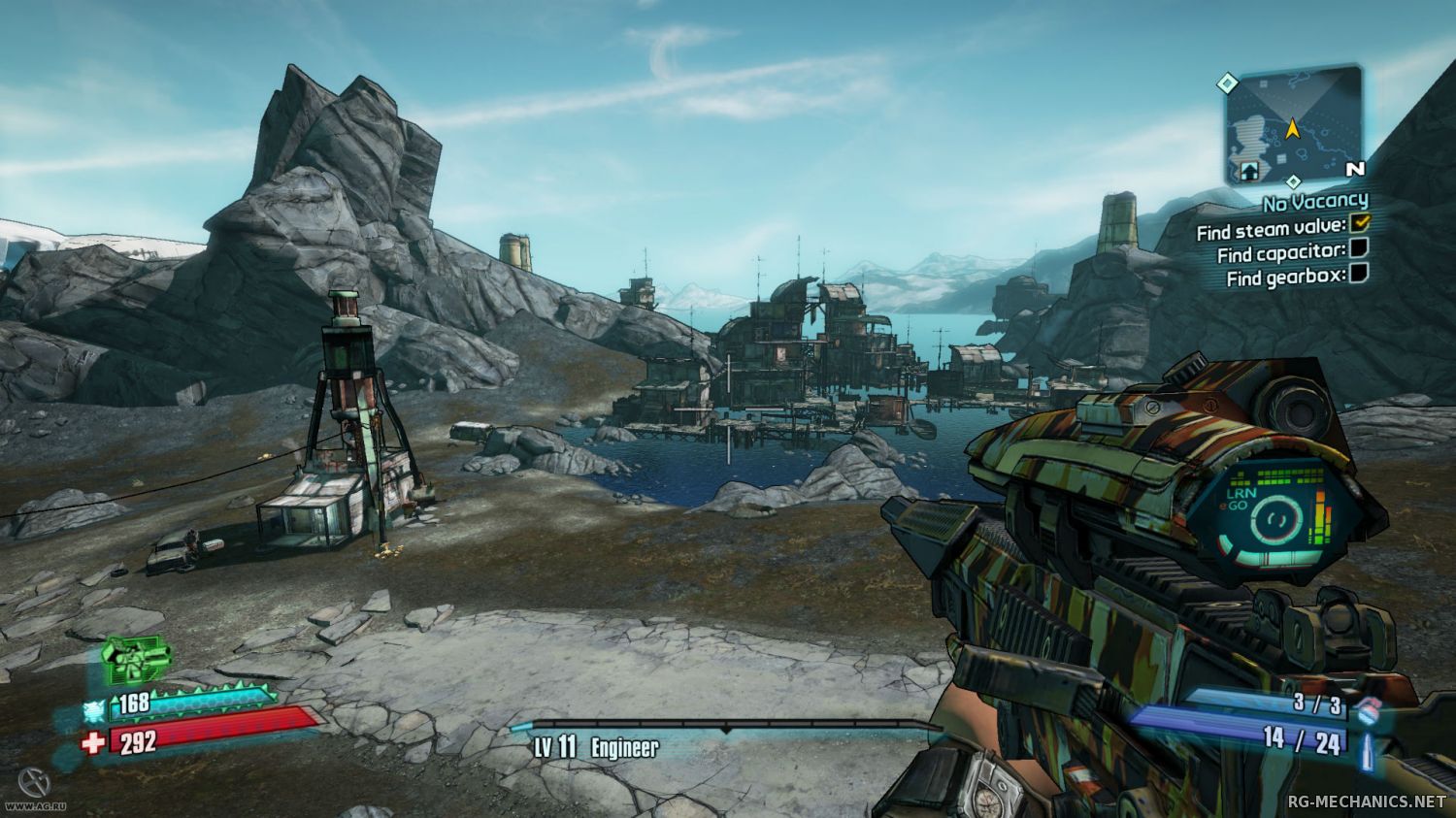
Task: Click the yellow player arrow on minimap
Action: (1293, 127)
